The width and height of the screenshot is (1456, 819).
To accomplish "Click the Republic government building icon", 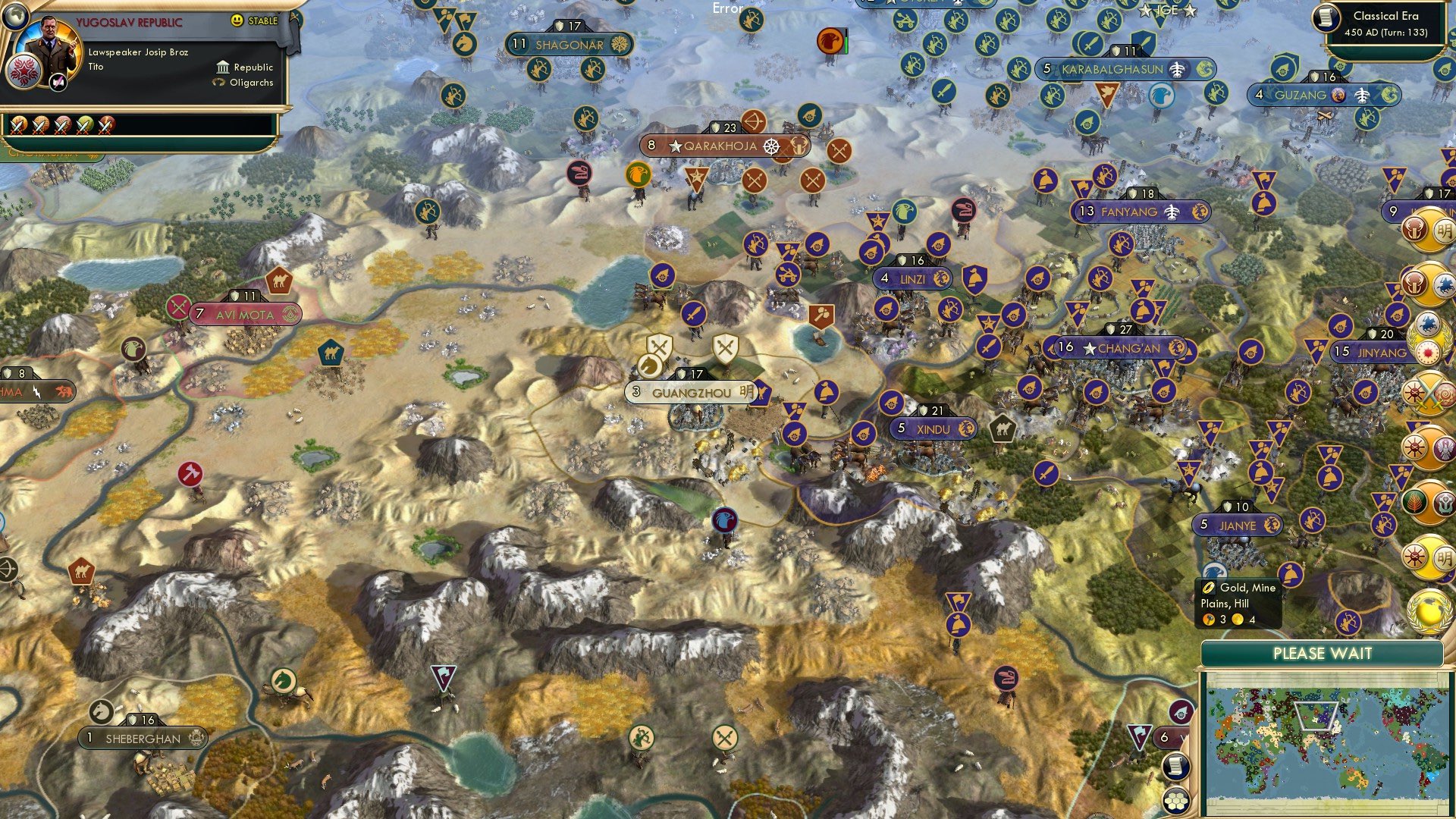I will [223, 68].
